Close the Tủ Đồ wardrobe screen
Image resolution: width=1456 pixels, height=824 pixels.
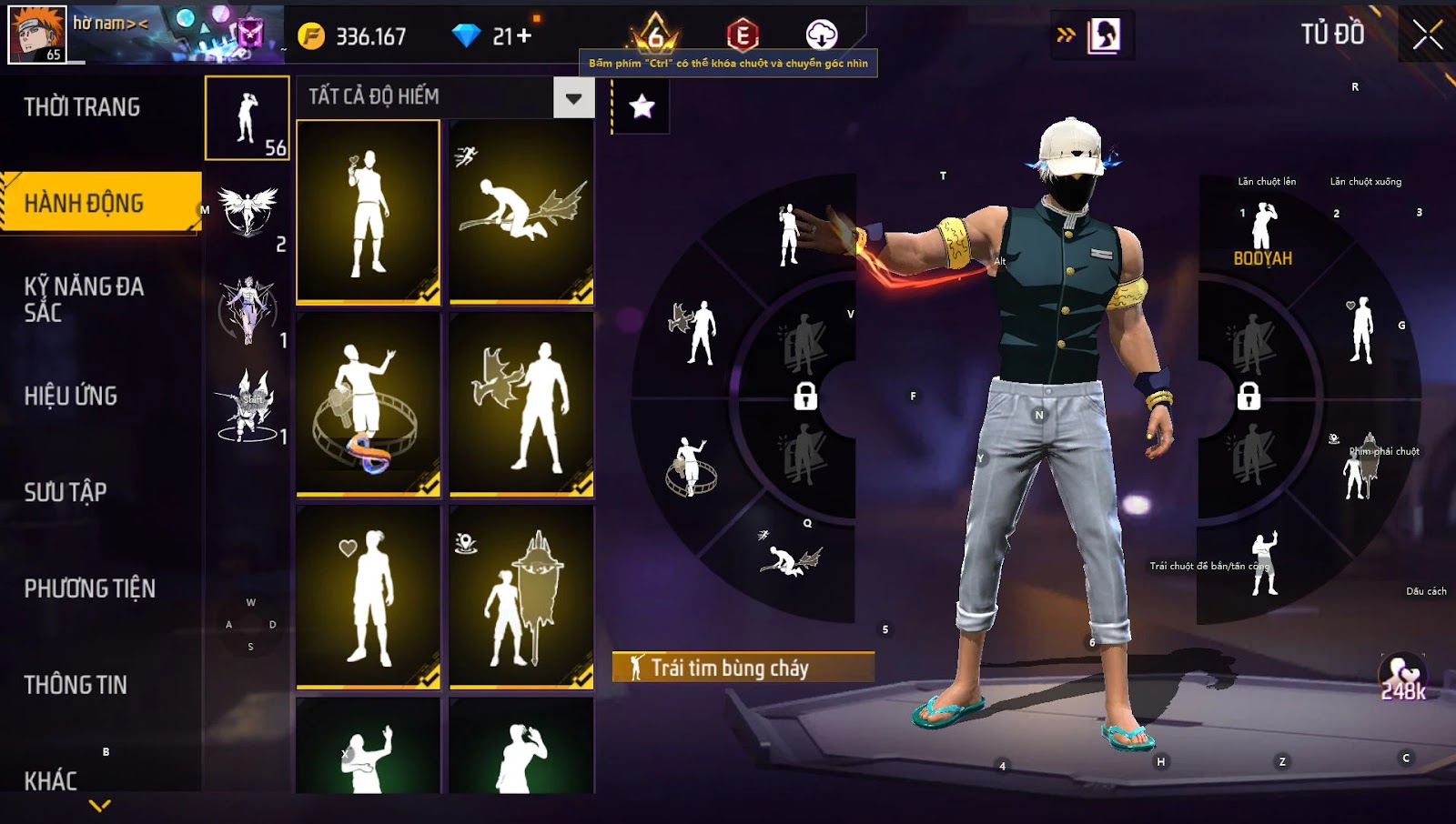click(1427, 35)
